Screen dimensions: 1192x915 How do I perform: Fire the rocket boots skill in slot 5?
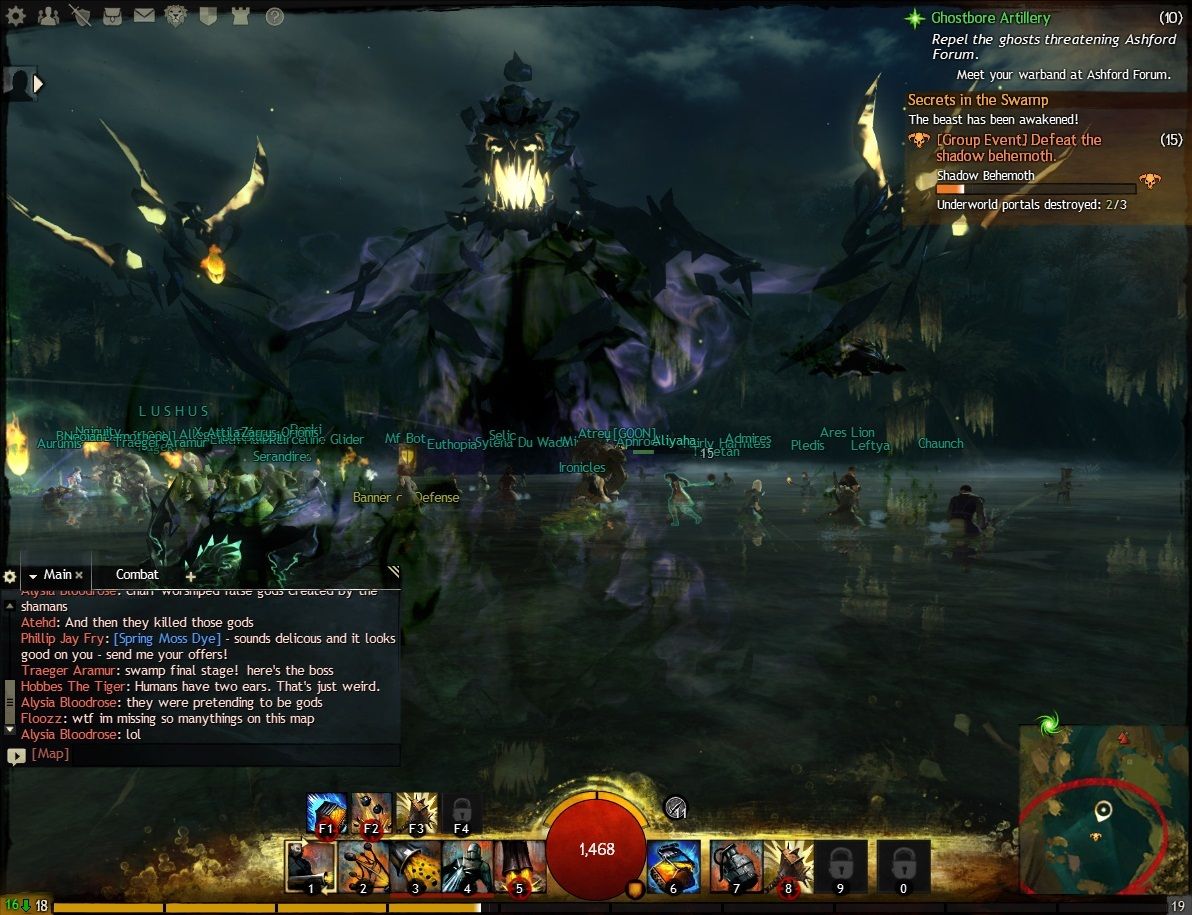point(519,866)
